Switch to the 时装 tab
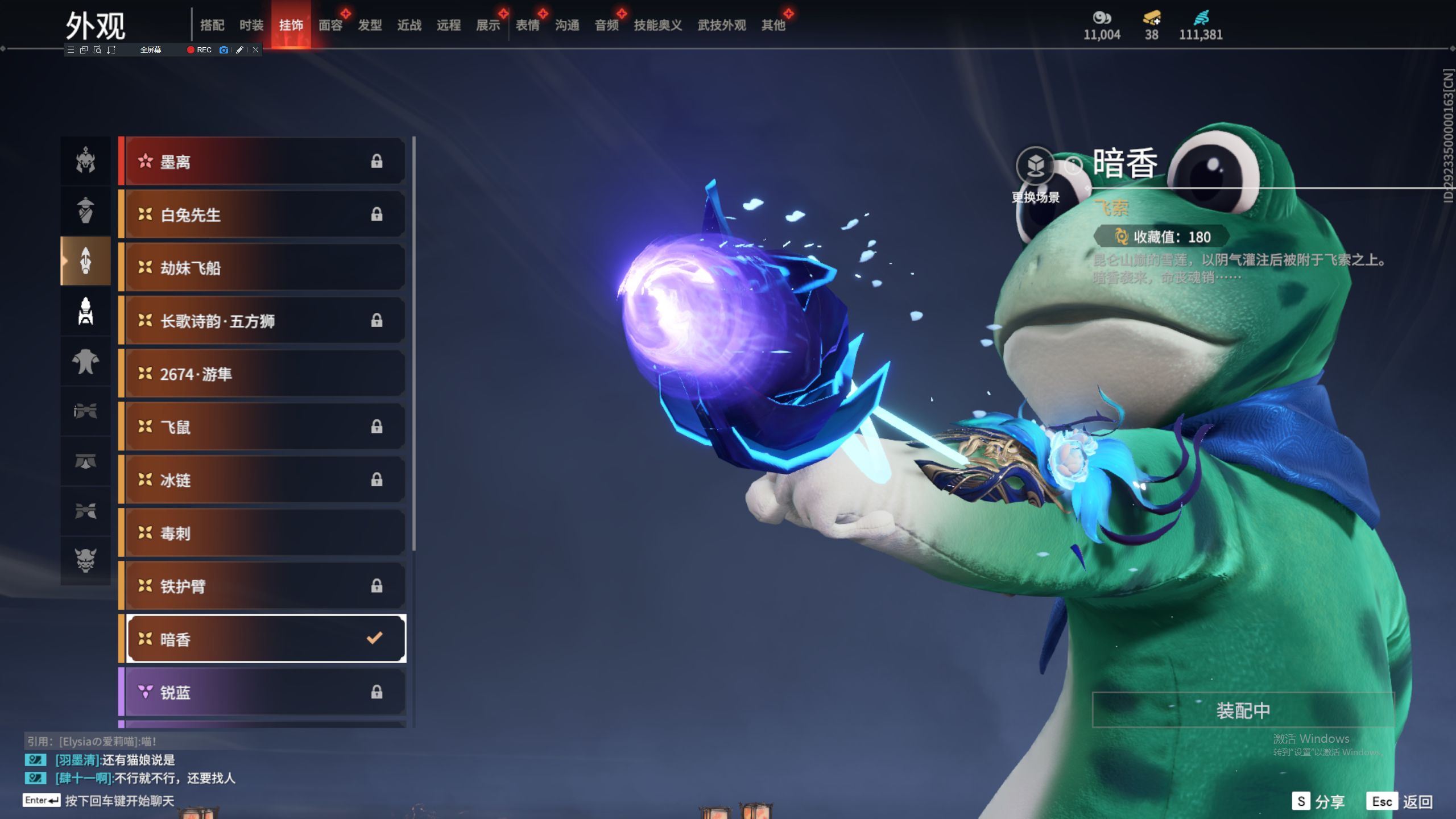The height and width of the screenshot is (819, 1456). tap(251, 25)
